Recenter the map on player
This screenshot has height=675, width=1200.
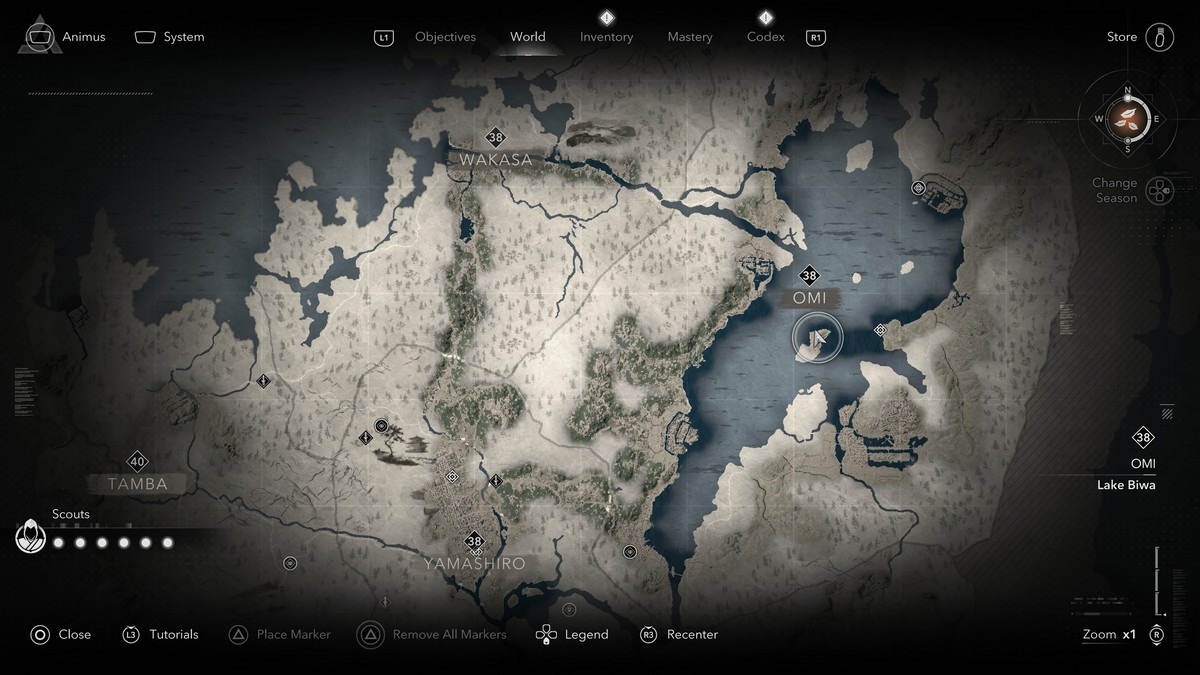point(679,634)
